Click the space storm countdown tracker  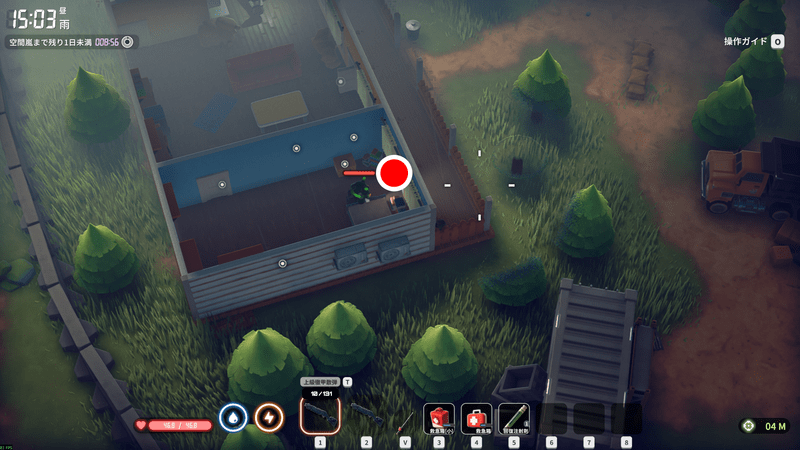click(x=70, y=42)
